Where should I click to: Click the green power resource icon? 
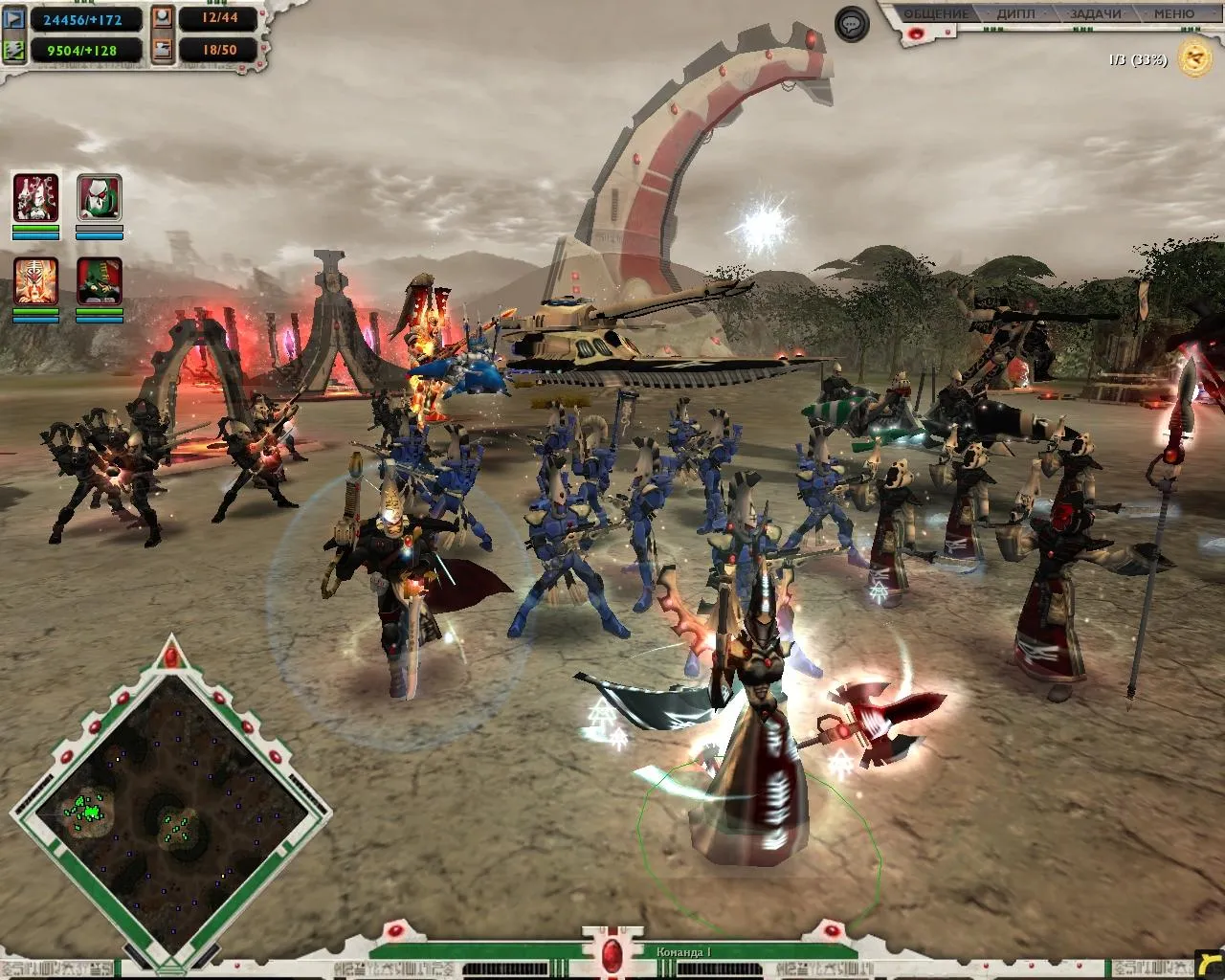coord(14,50)
